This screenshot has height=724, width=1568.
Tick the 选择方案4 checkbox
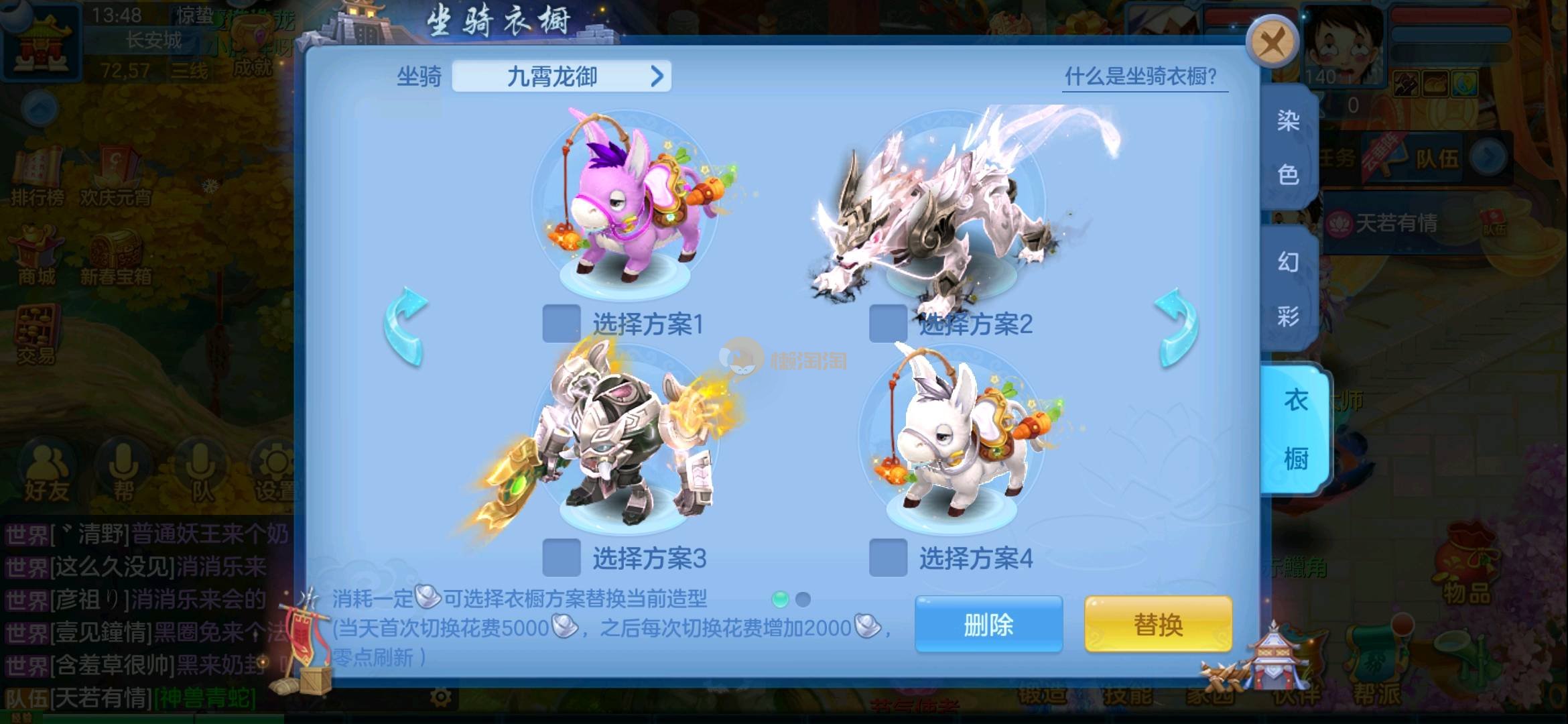tap(888, 558)
